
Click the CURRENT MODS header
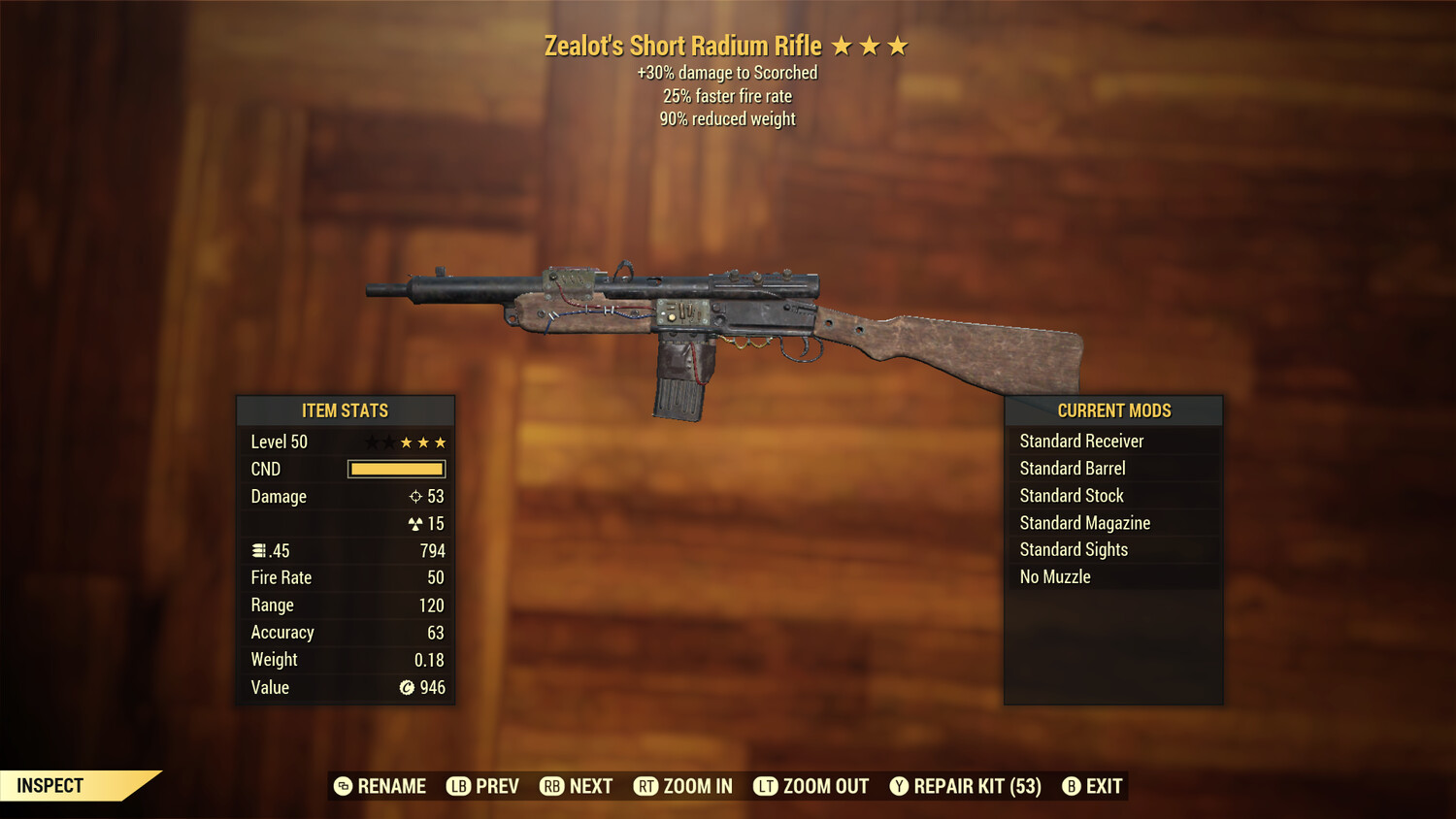1113,409
